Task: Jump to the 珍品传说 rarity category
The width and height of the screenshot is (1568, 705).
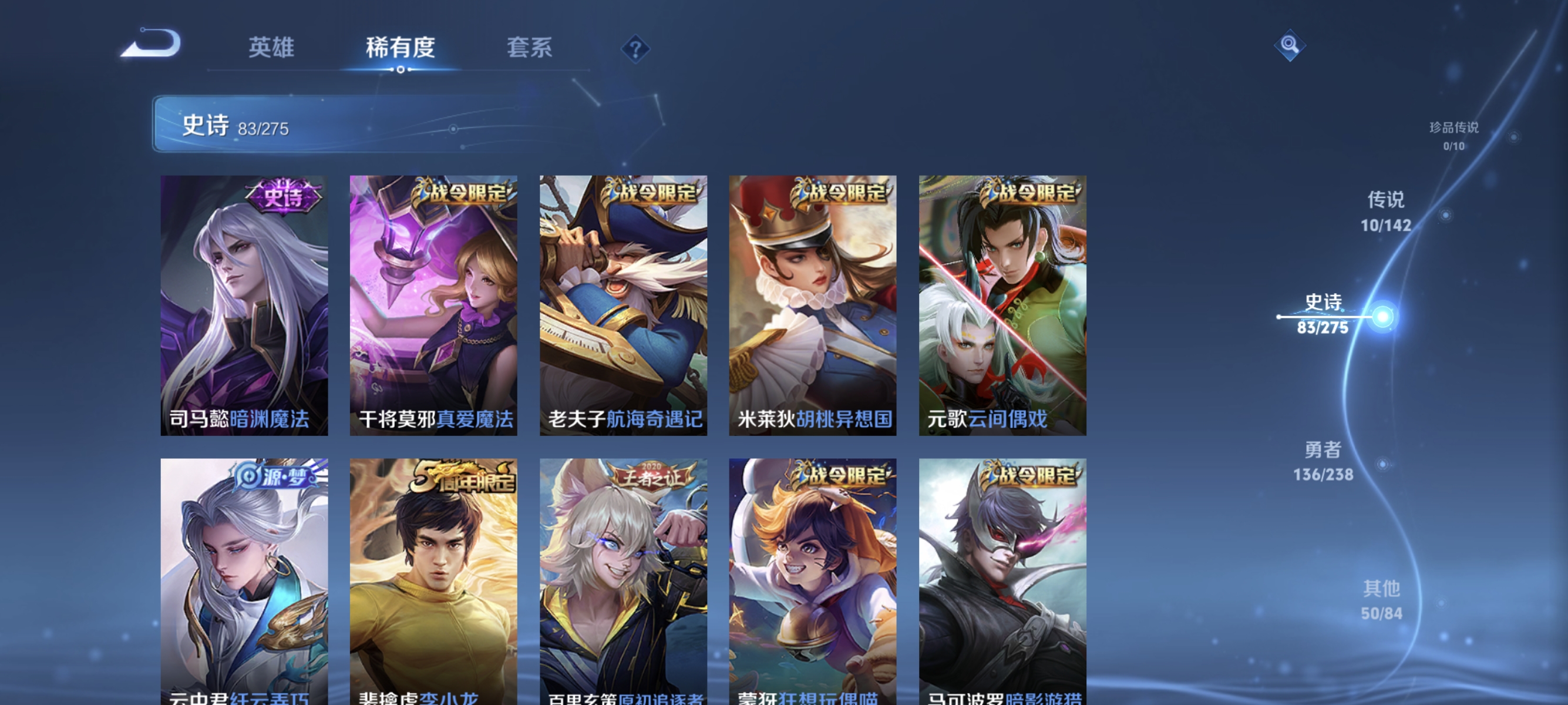Action: point(1453,135)
